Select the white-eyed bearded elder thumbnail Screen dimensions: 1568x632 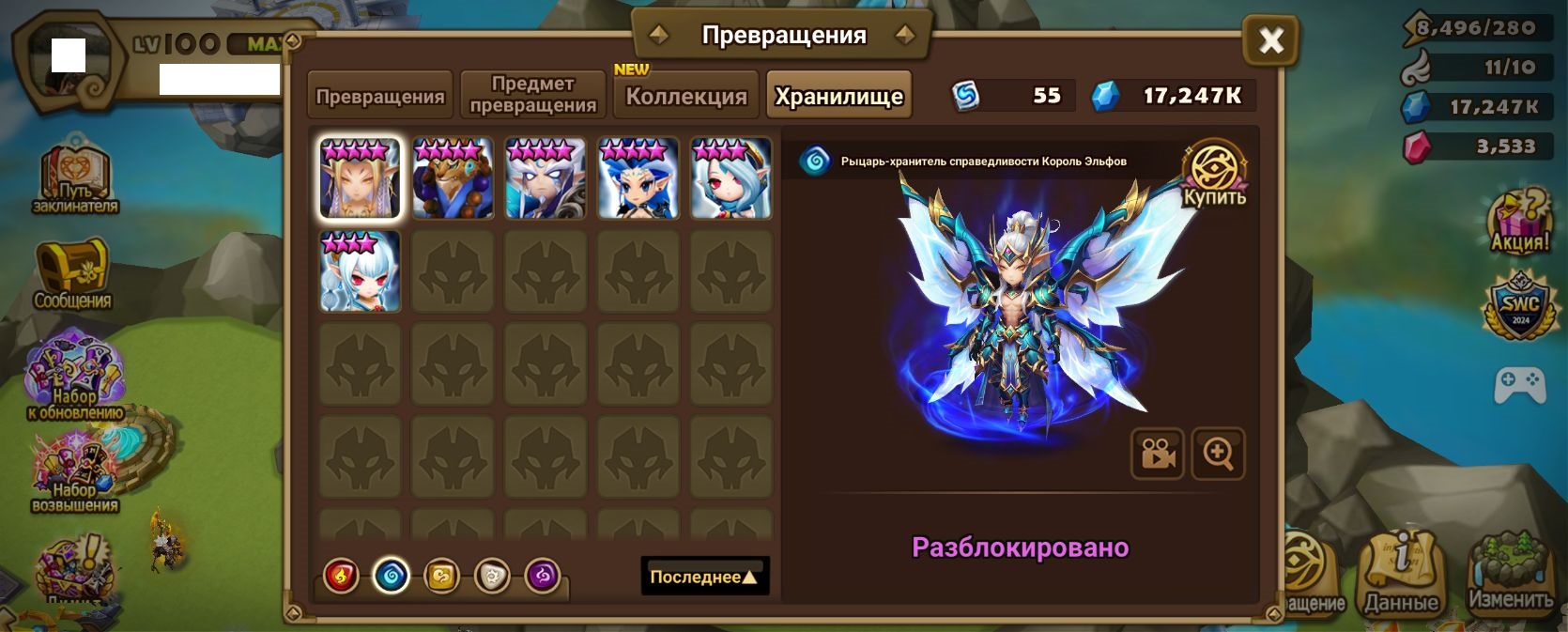pyautogui.click(x=546, y=178)
